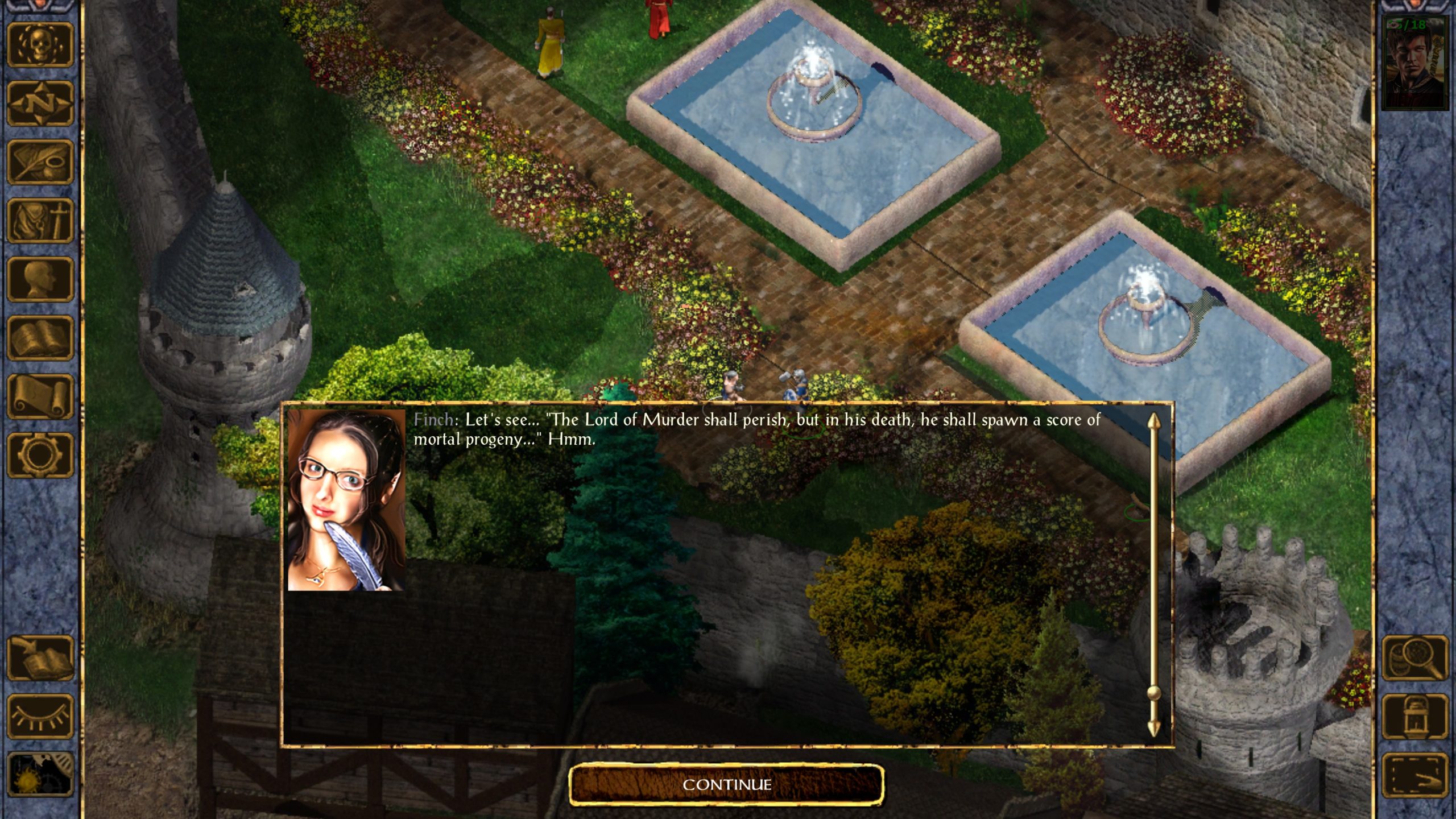
Task: Toggle the closed eye interface icon
Action: (40, 717)
